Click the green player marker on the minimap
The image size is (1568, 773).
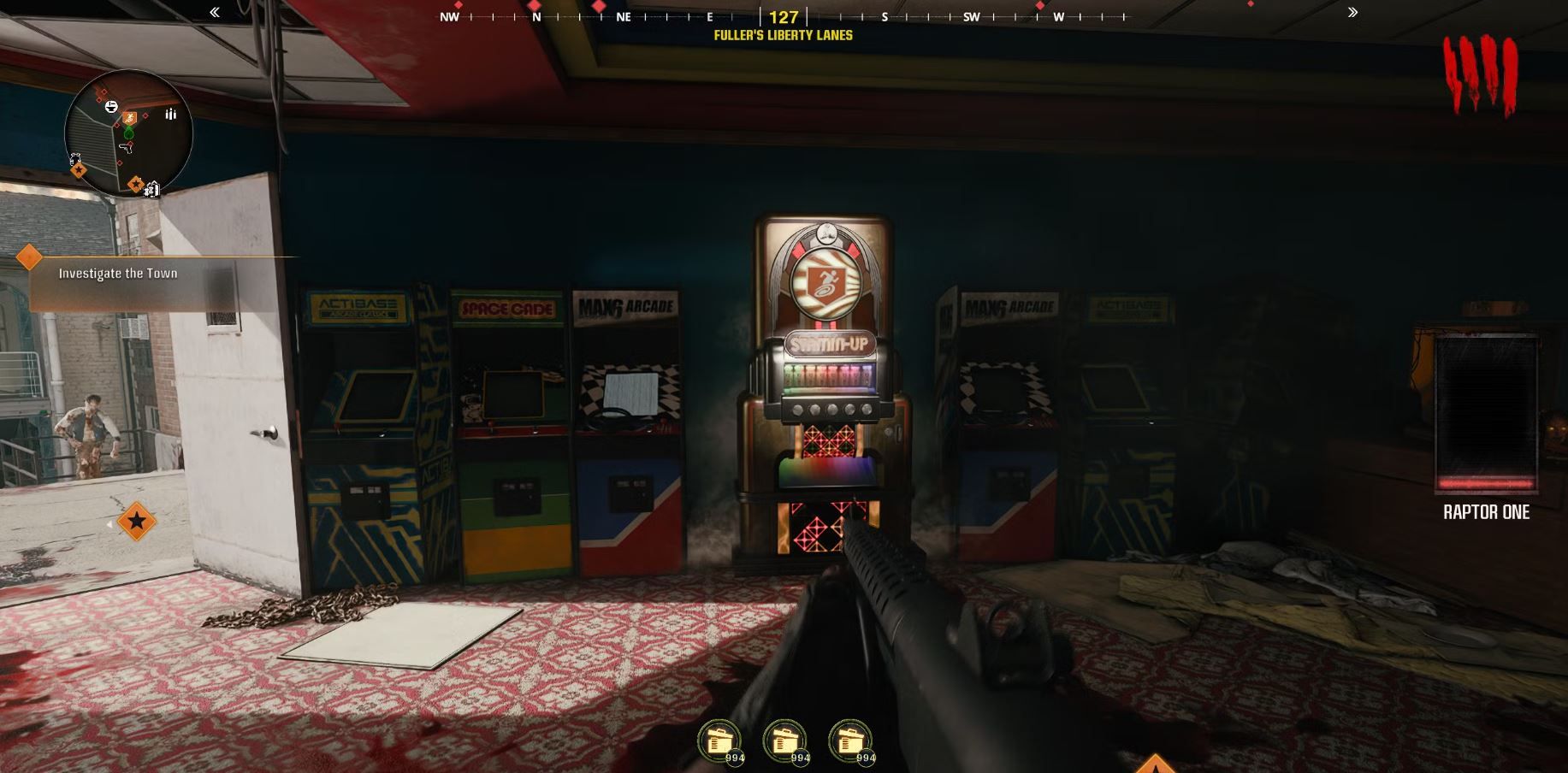point(128,132)
